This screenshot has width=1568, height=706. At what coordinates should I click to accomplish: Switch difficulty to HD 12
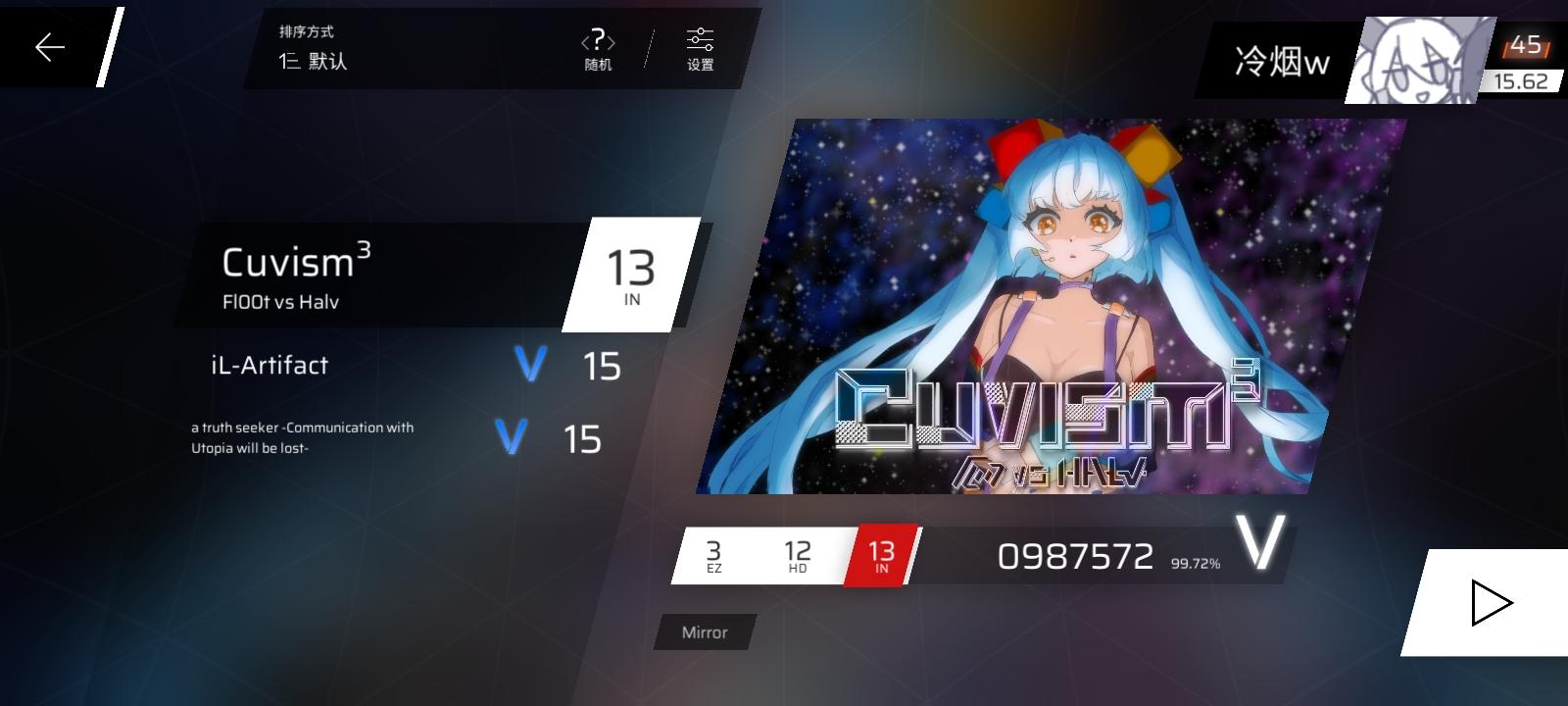click(x=796, y=554)
